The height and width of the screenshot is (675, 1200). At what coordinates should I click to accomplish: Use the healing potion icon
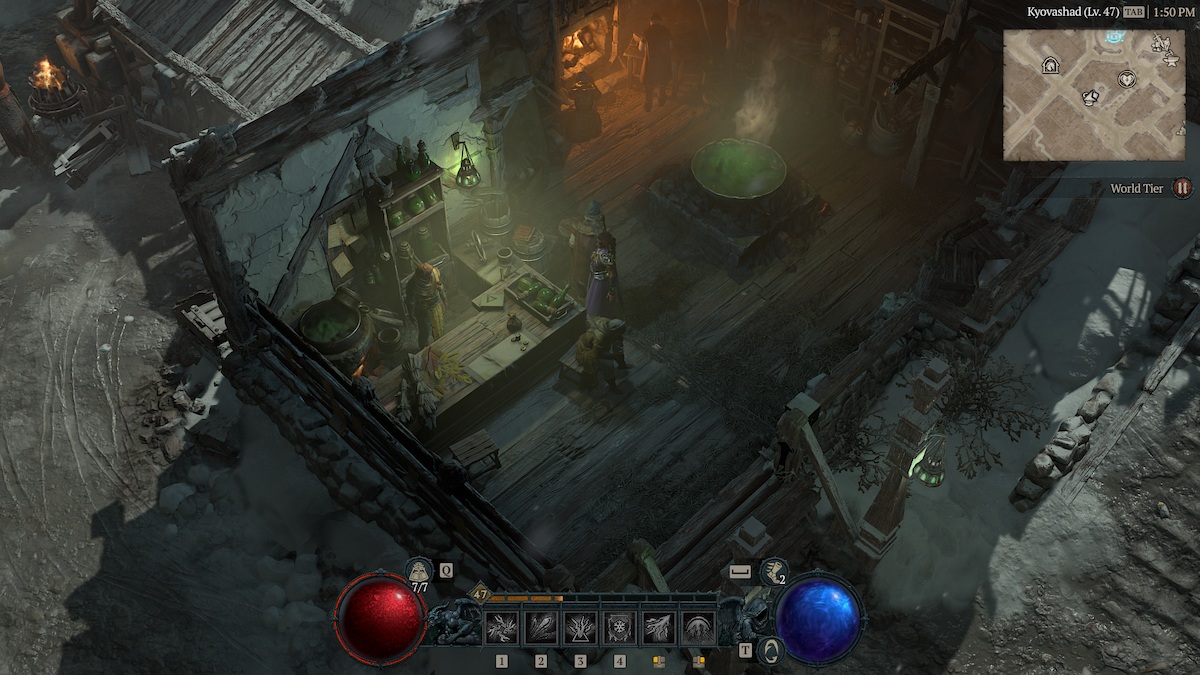coord(419,571)
